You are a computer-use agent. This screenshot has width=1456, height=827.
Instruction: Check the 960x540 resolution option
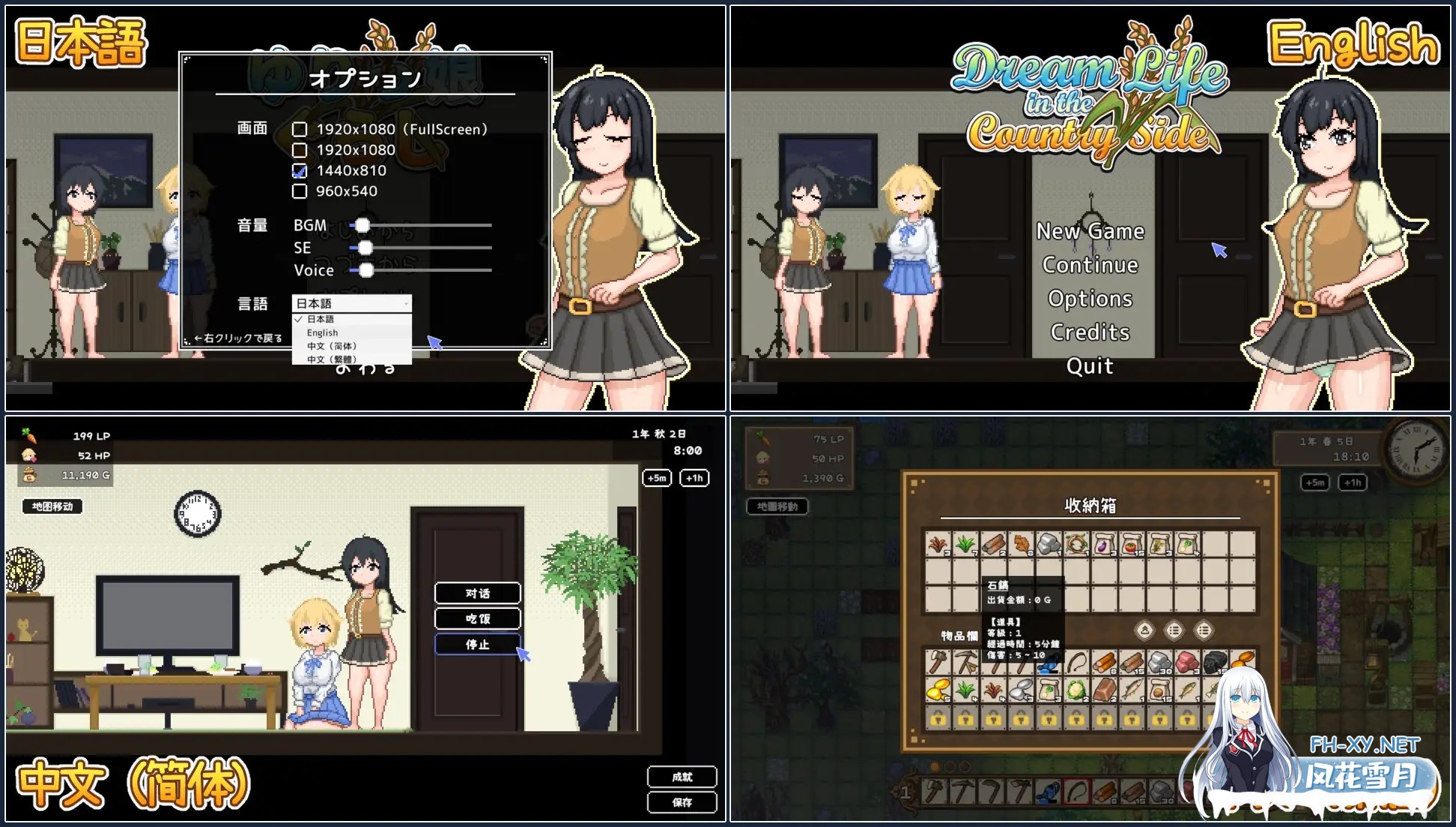pos(300,191)
